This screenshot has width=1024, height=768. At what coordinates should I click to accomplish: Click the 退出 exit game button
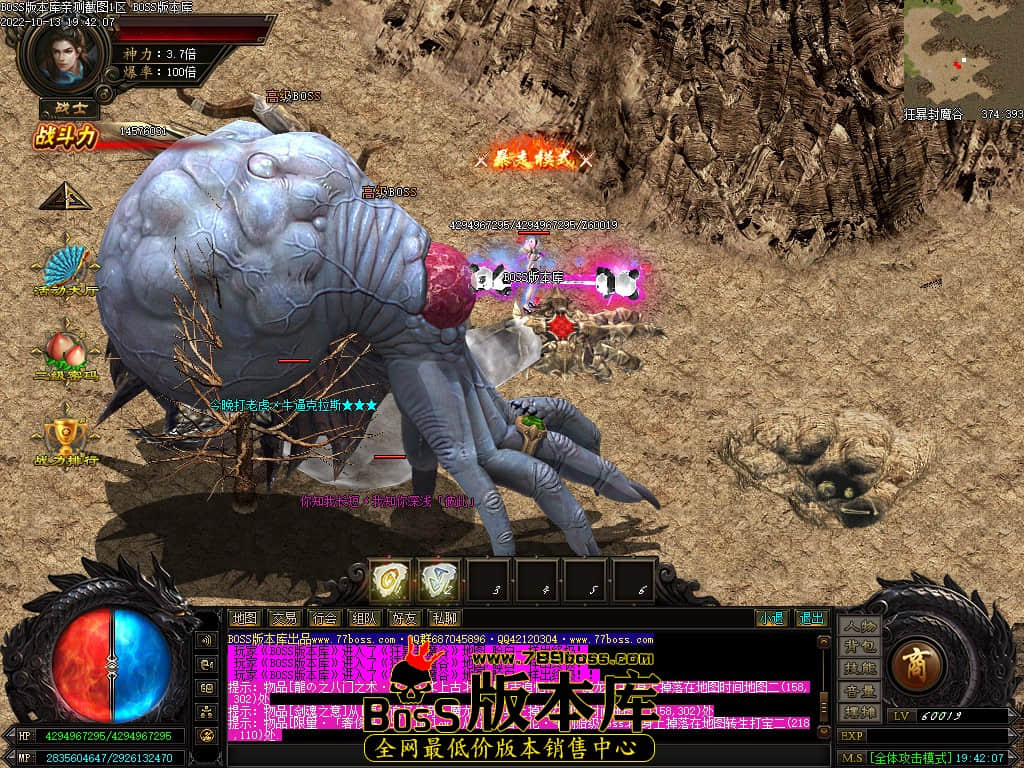pos(811,618)
